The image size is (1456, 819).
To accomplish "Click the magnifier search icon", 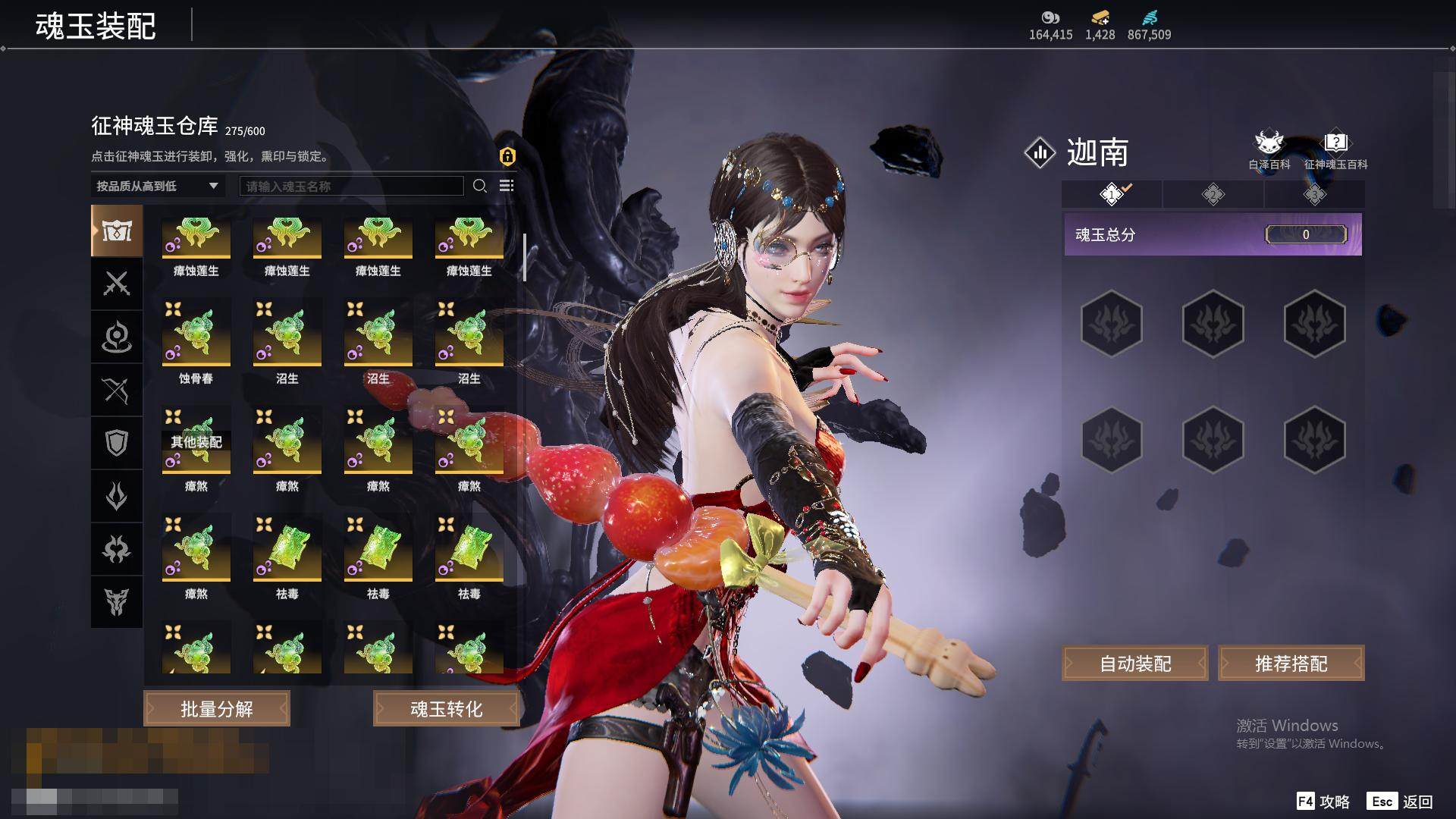I will tap(480, 186).
